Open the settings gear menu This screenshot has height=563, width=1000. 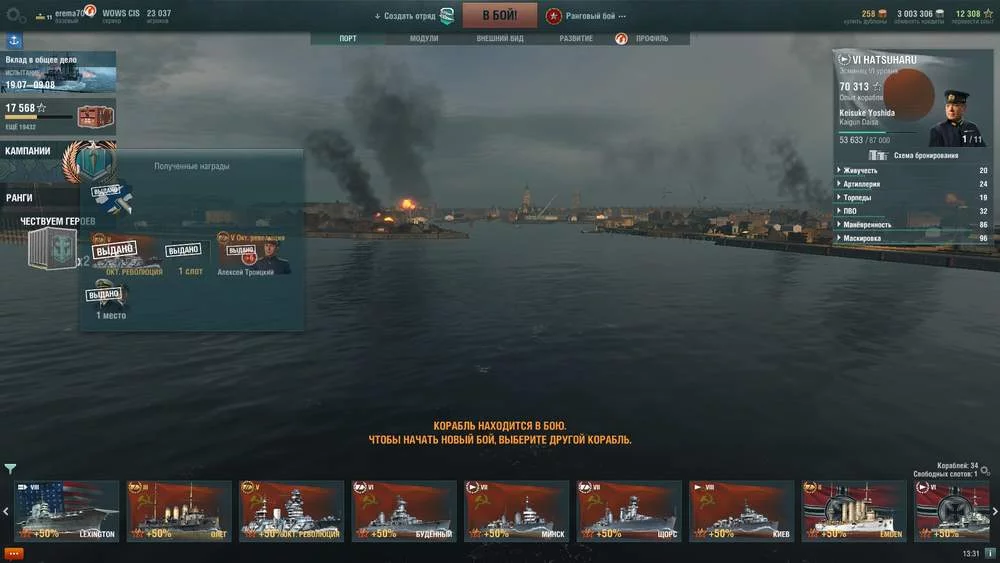(14, 15)
